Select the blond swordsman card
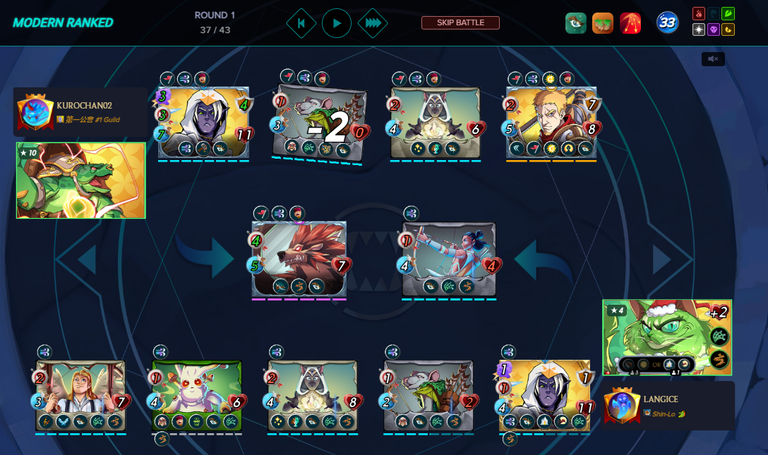 (552, 123)
